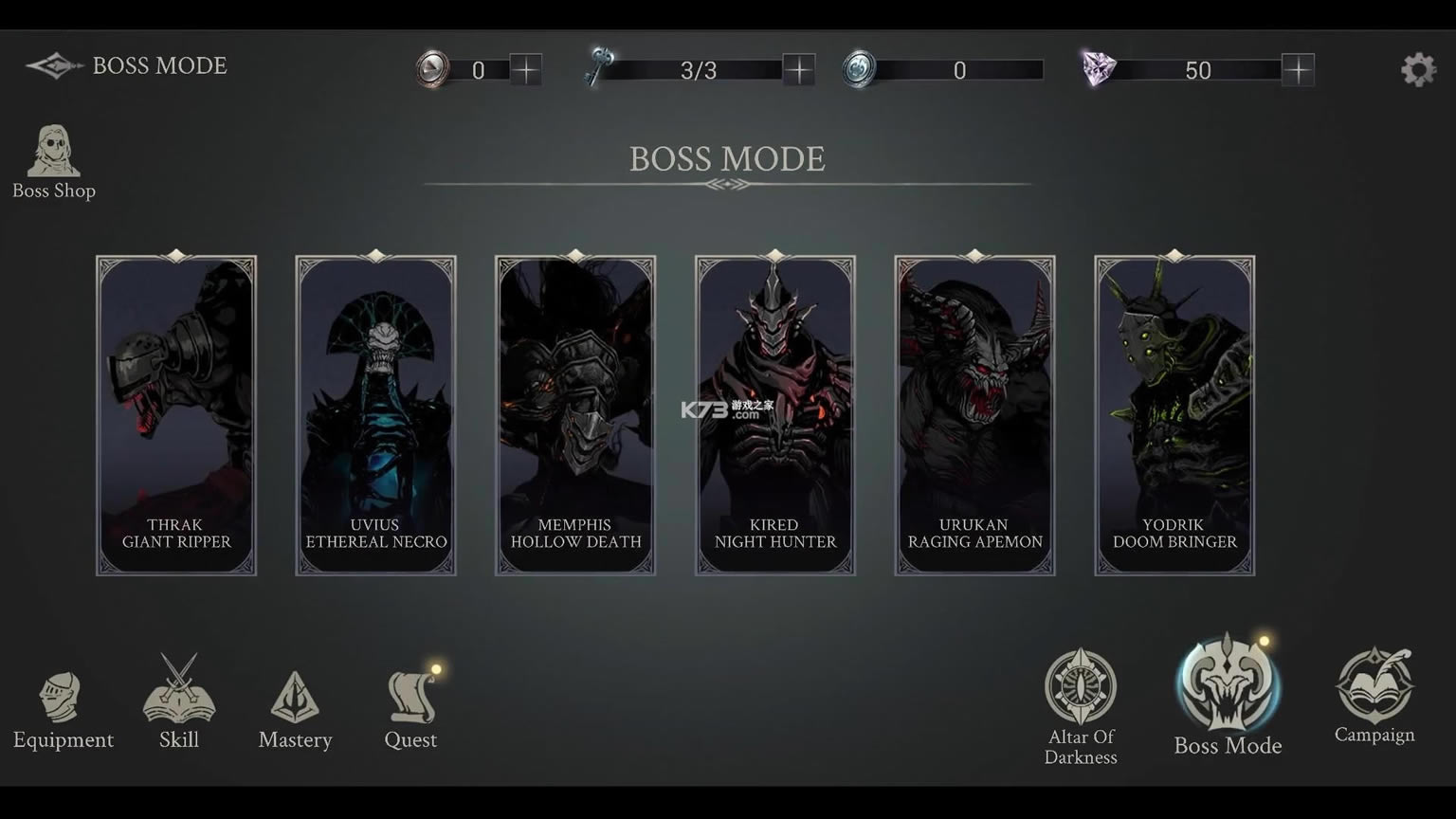1456x819 pixels.
Task: Choose the Urukan Raging Apemon boss card
Action: click(975, 415)
